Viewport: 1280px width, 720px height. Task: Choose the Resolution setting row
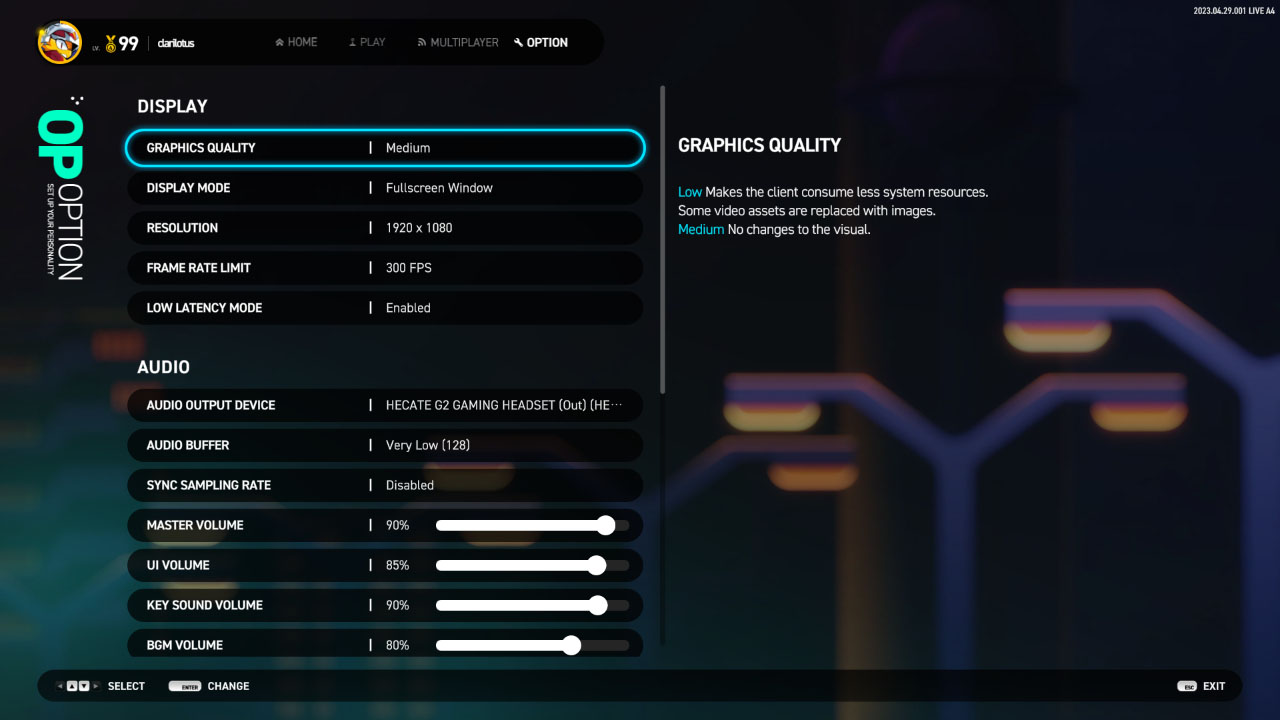tap(385, 228)
